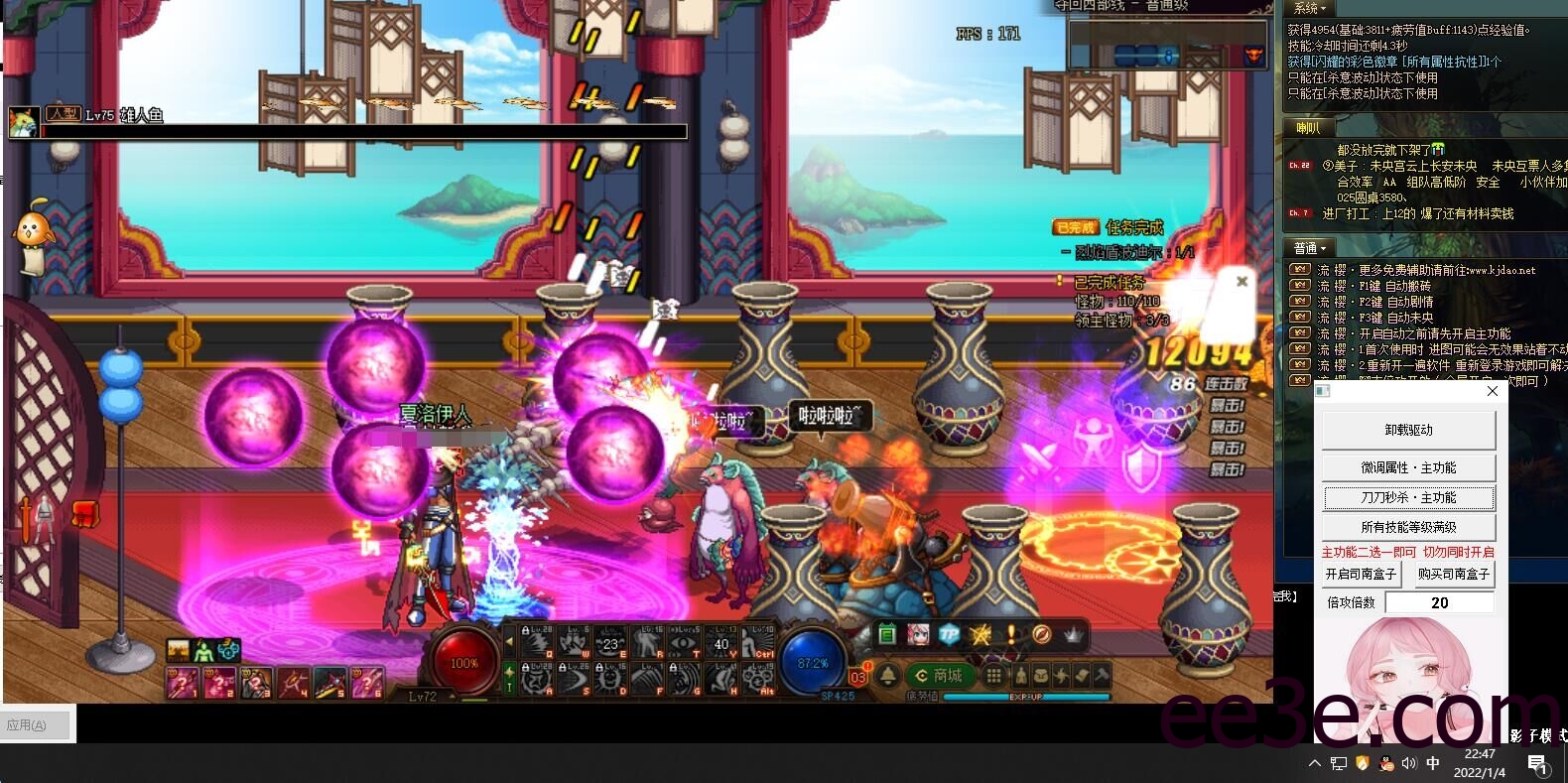
Task: Click the bell notification icon
Action: pyautogui.click(x=888, y=676)
